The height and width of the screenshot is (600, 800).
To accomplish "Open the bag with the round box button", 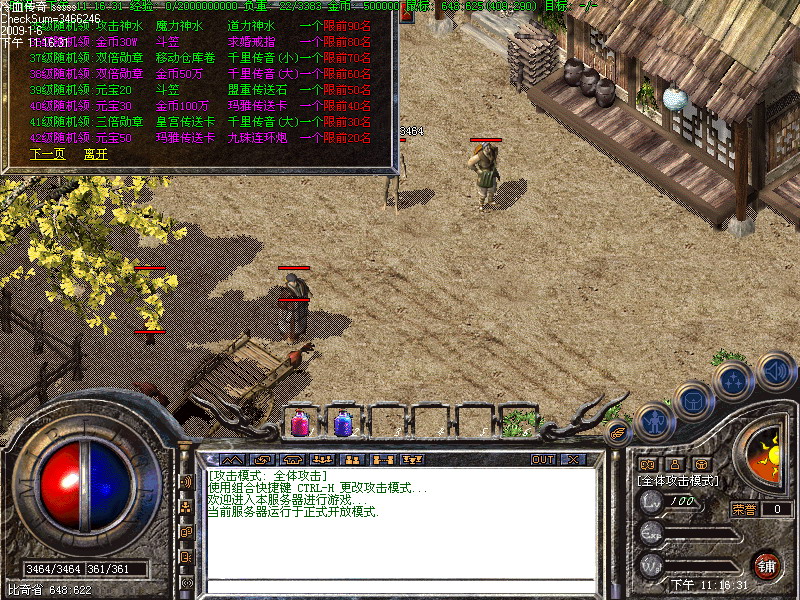I will click(x=692, y=401).
